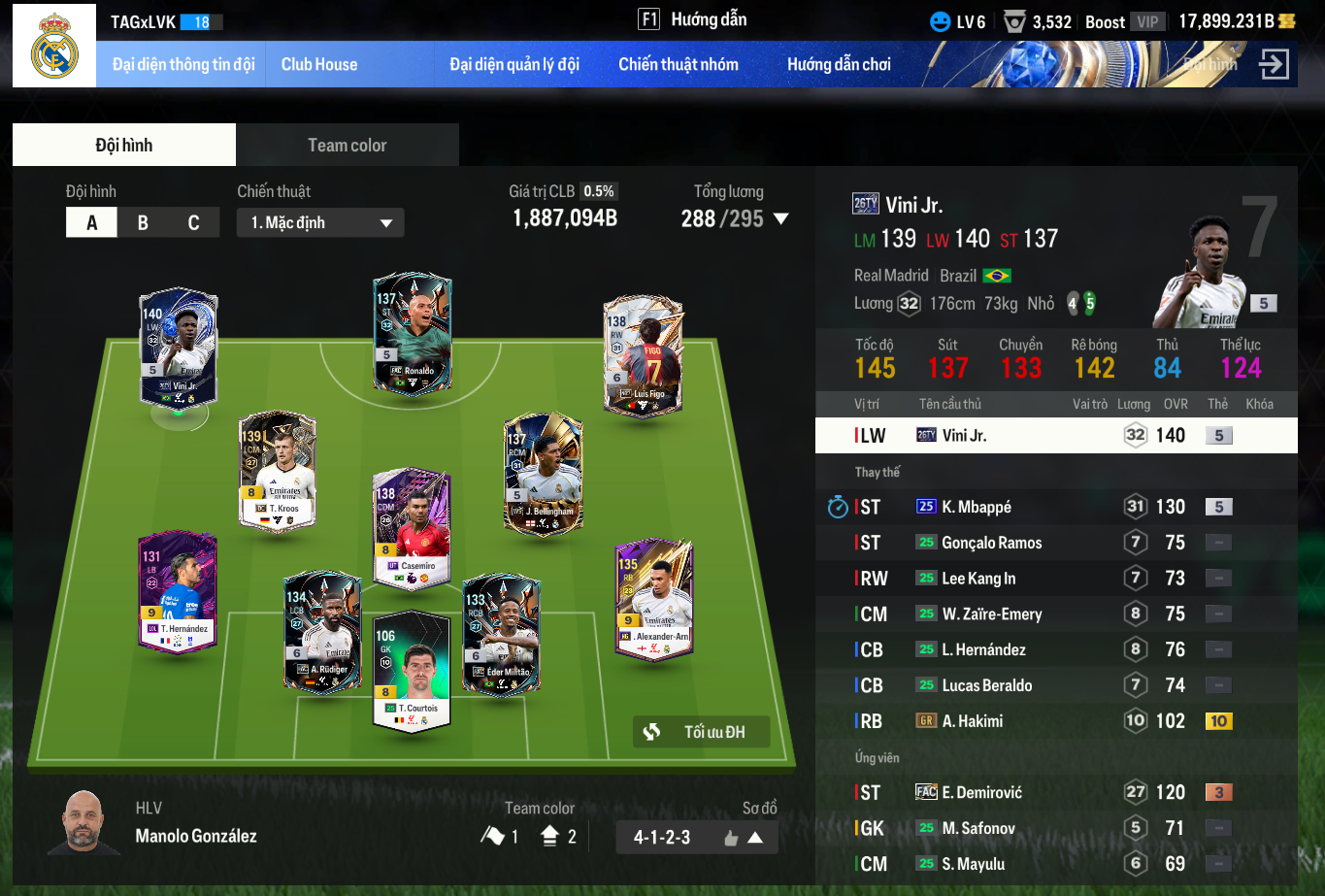The width and height of the screenshot is (1325, 896).
Task: Select the Ronaldo striker card
Action: (412, 333)
